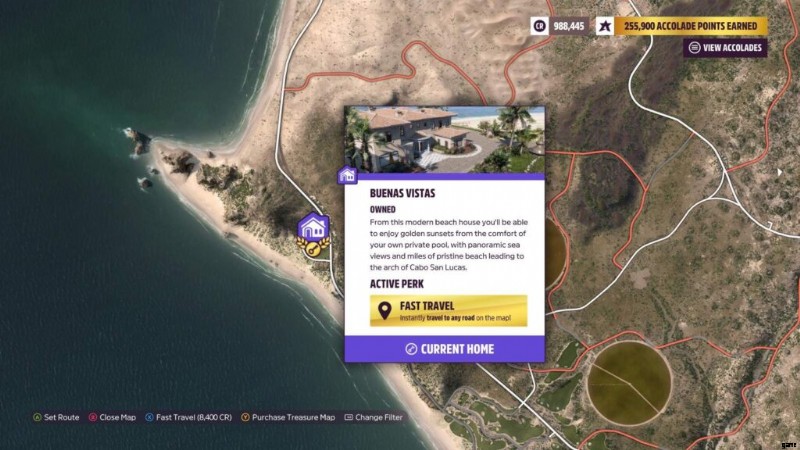Screen dimensions: 800x450
Task: Click the Current Home button
Action: click(444, 349)
